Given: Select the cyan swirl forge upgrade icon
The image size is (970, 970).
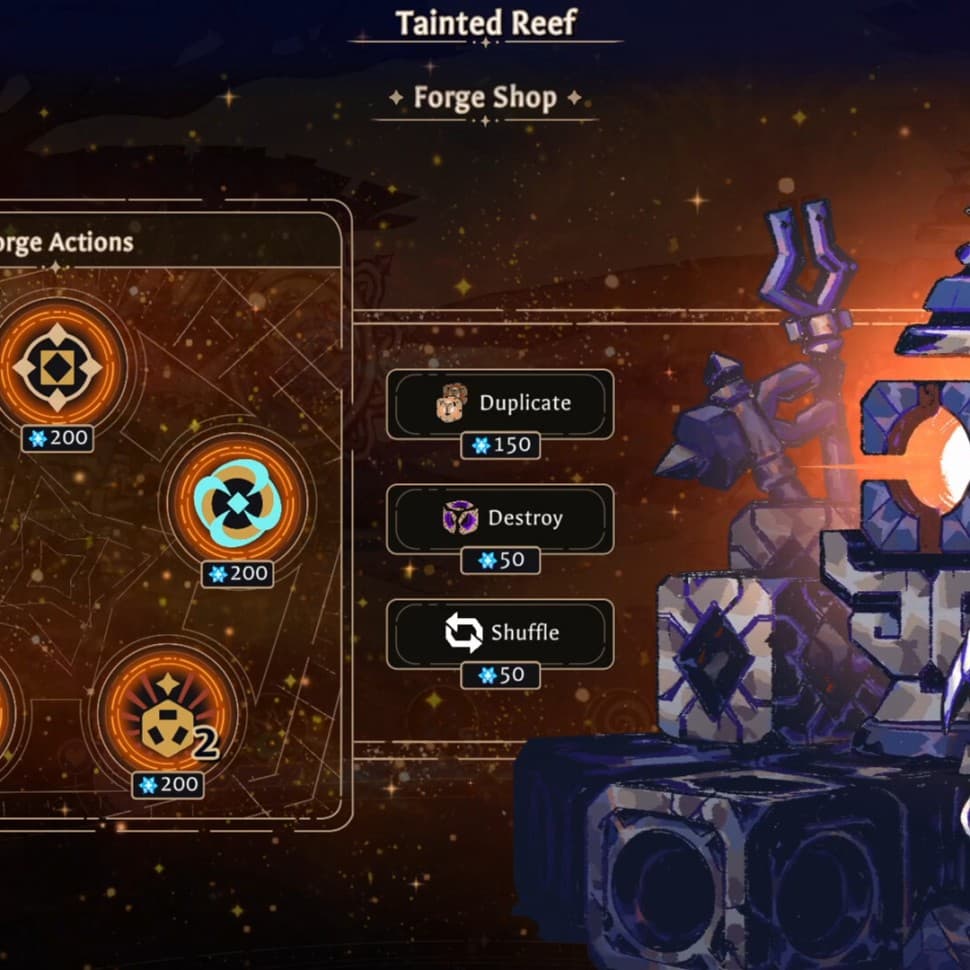Looking at the screenshot, I should (x=236, y=500).
